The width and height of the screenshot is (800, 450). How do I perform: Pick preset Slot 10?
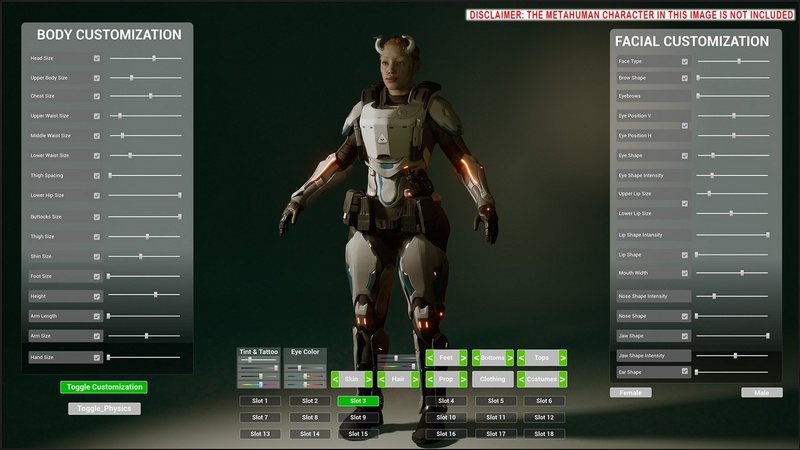(x=446, y=417)
